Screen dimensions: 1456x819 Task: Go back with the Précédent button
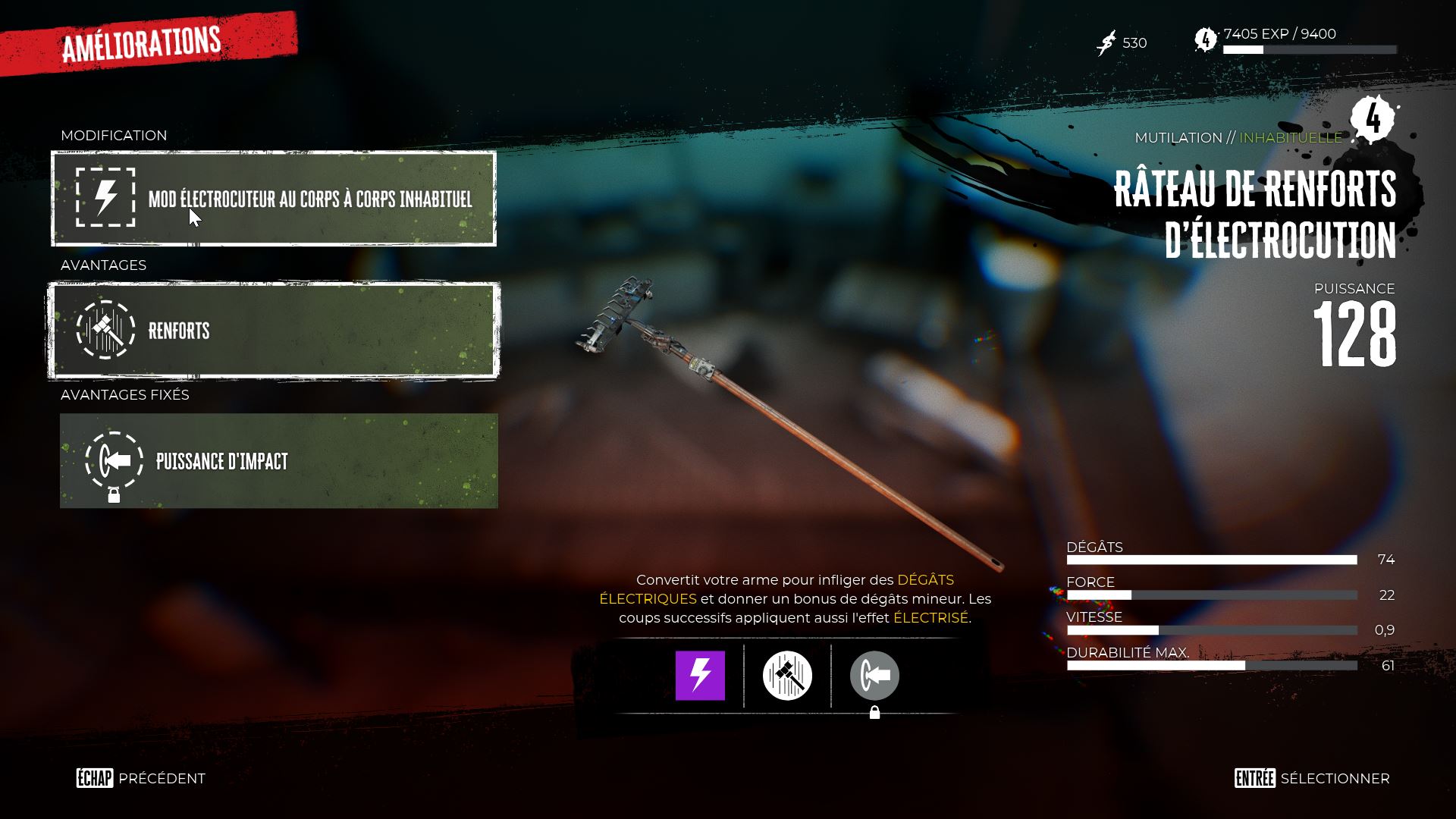(x=141, y=779)
